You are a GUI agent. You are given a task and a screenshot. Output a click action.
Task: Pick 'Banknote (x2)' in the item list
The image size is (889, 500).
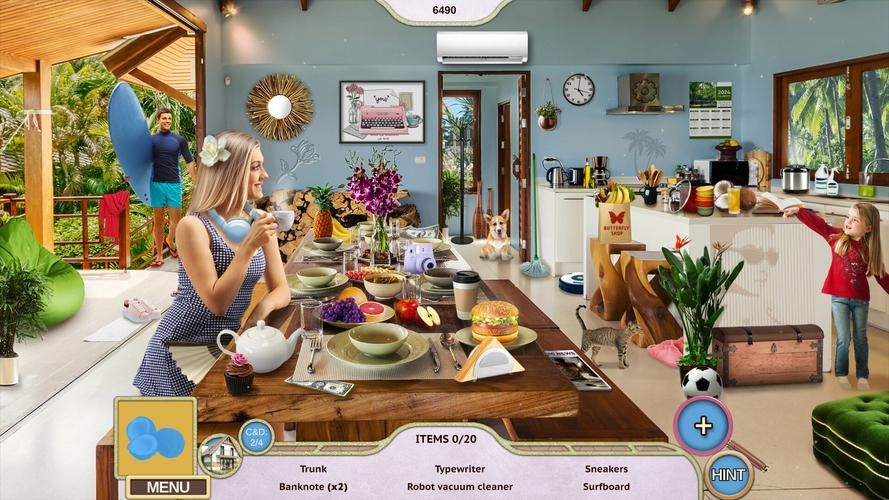pos(313,487)
